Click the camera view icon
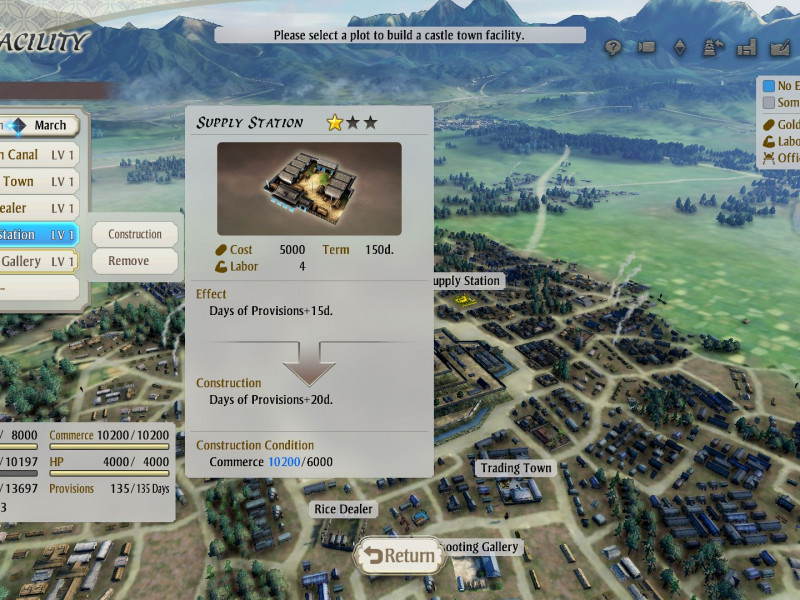This screenshot has height=600, width=800. tap(646, 47)
